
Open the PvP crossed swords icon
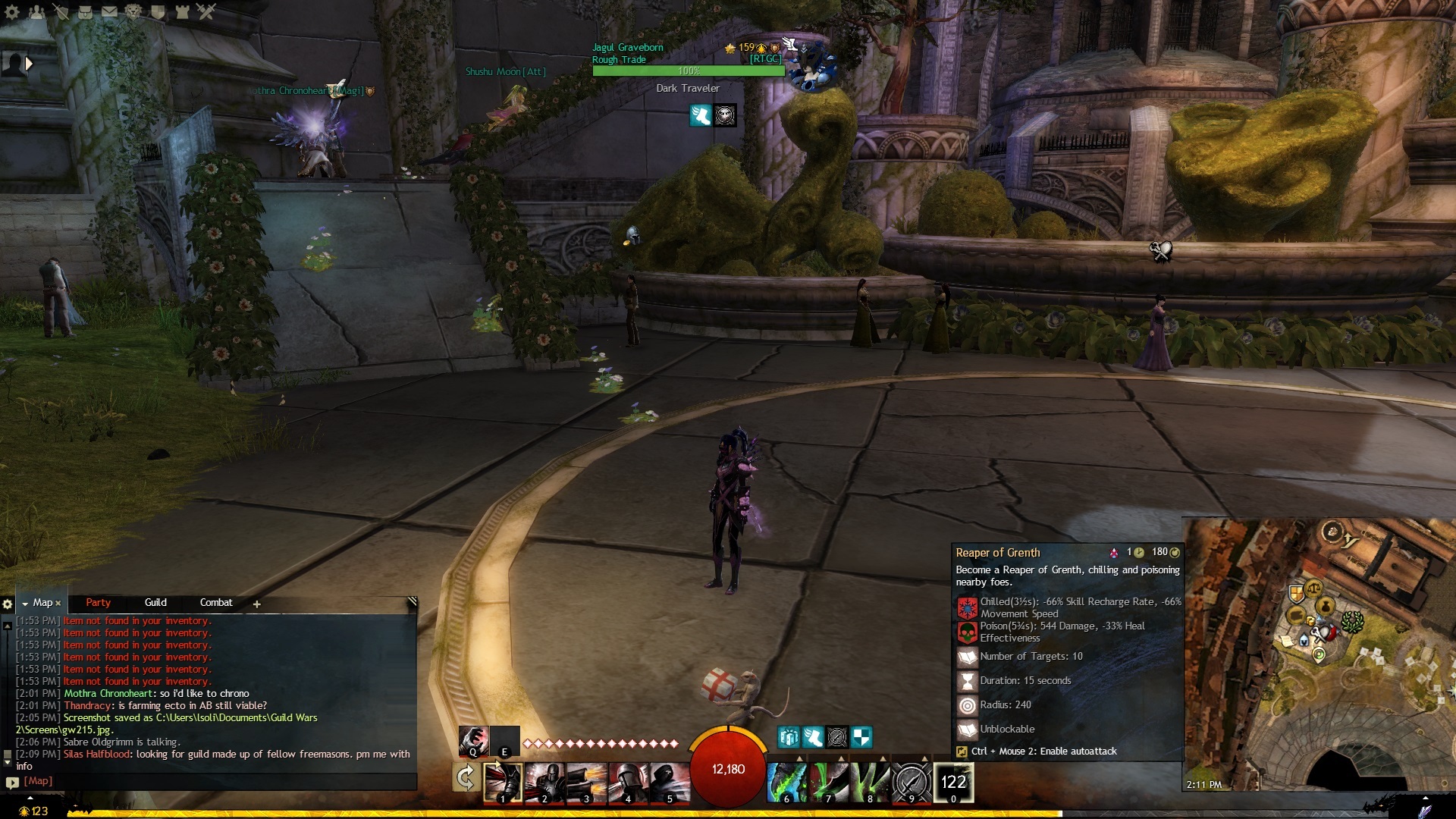point(206,11)
